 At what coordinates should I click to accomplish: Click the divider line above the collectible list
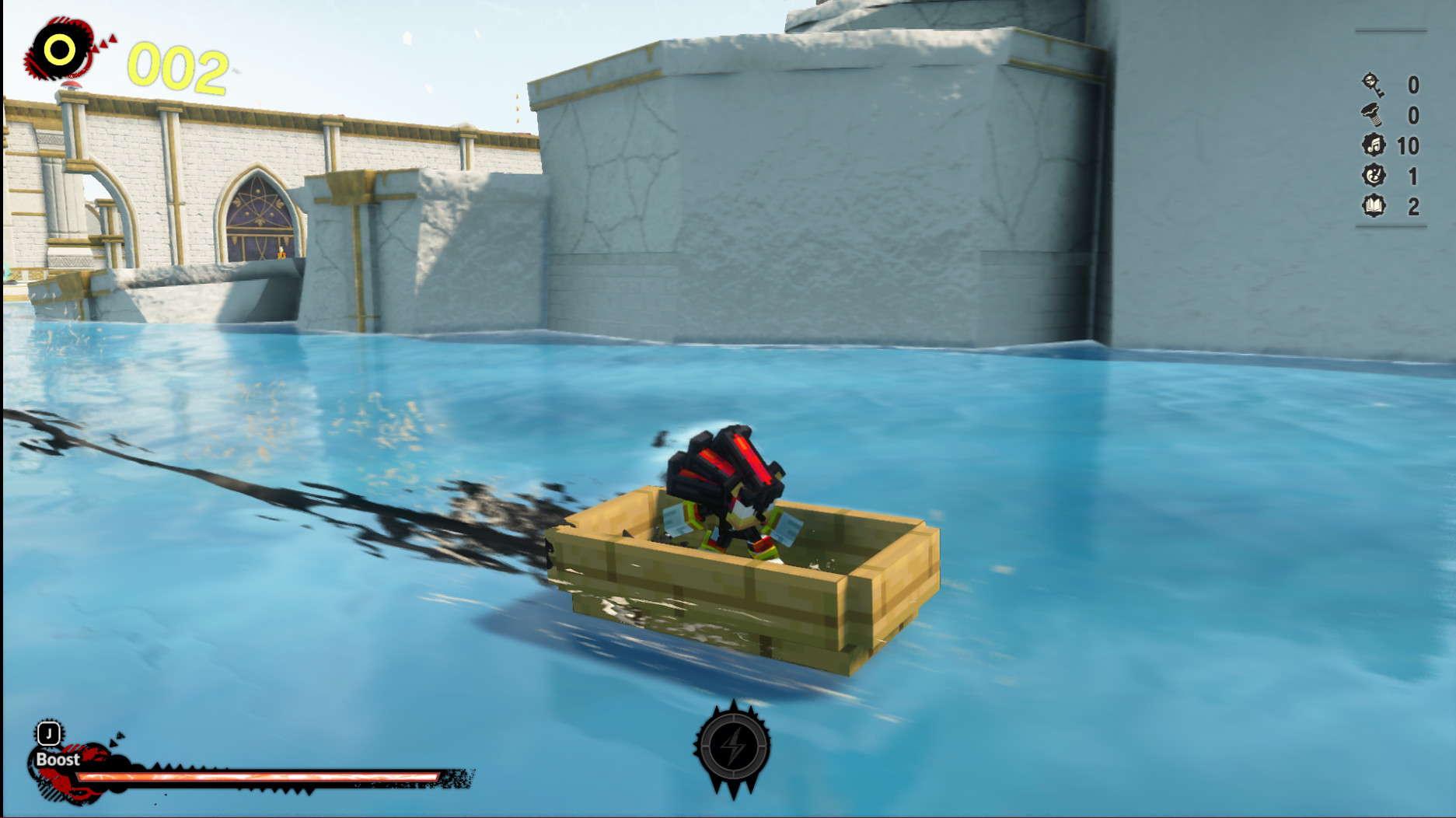1391,31
